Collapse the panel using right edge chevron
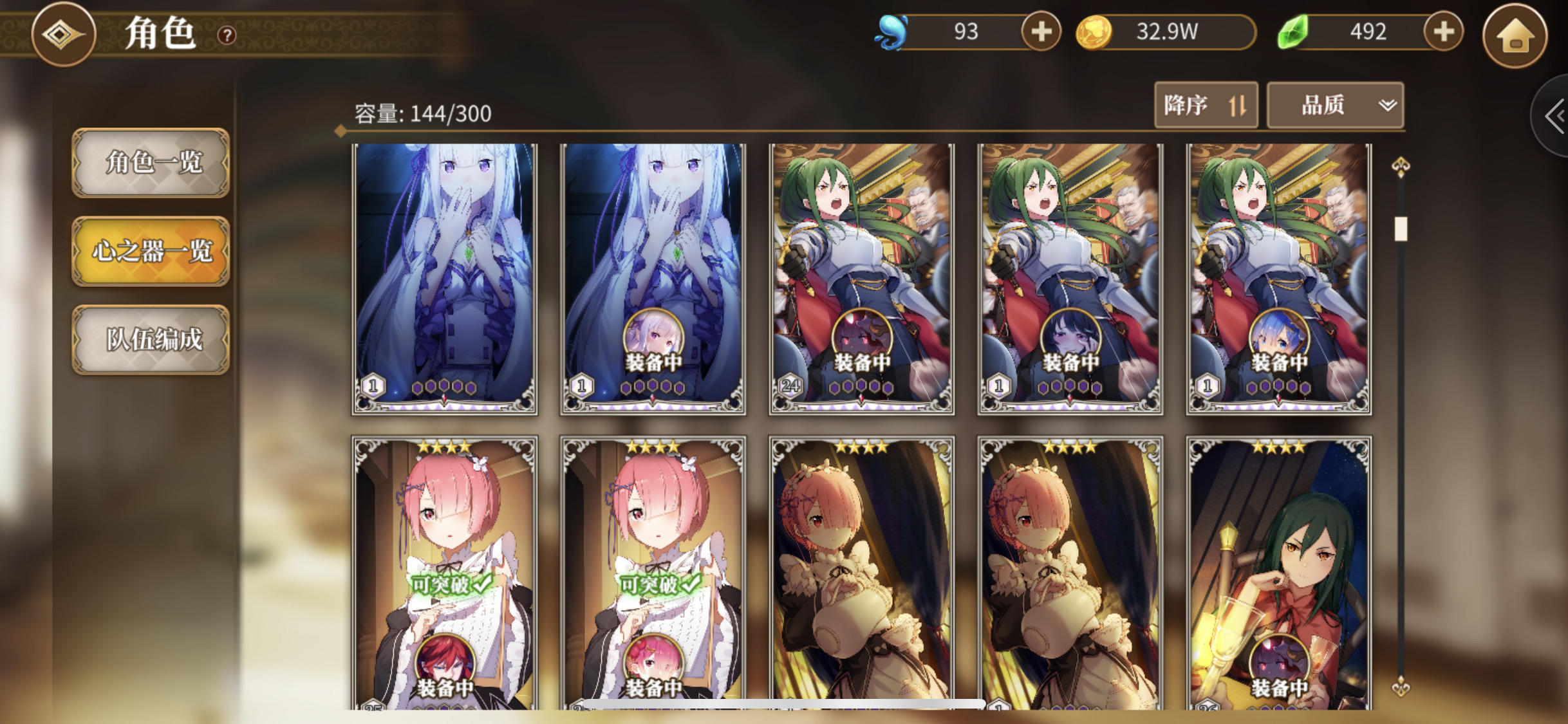Viewport: 1568px width, 724px height. coord(1558,116)
